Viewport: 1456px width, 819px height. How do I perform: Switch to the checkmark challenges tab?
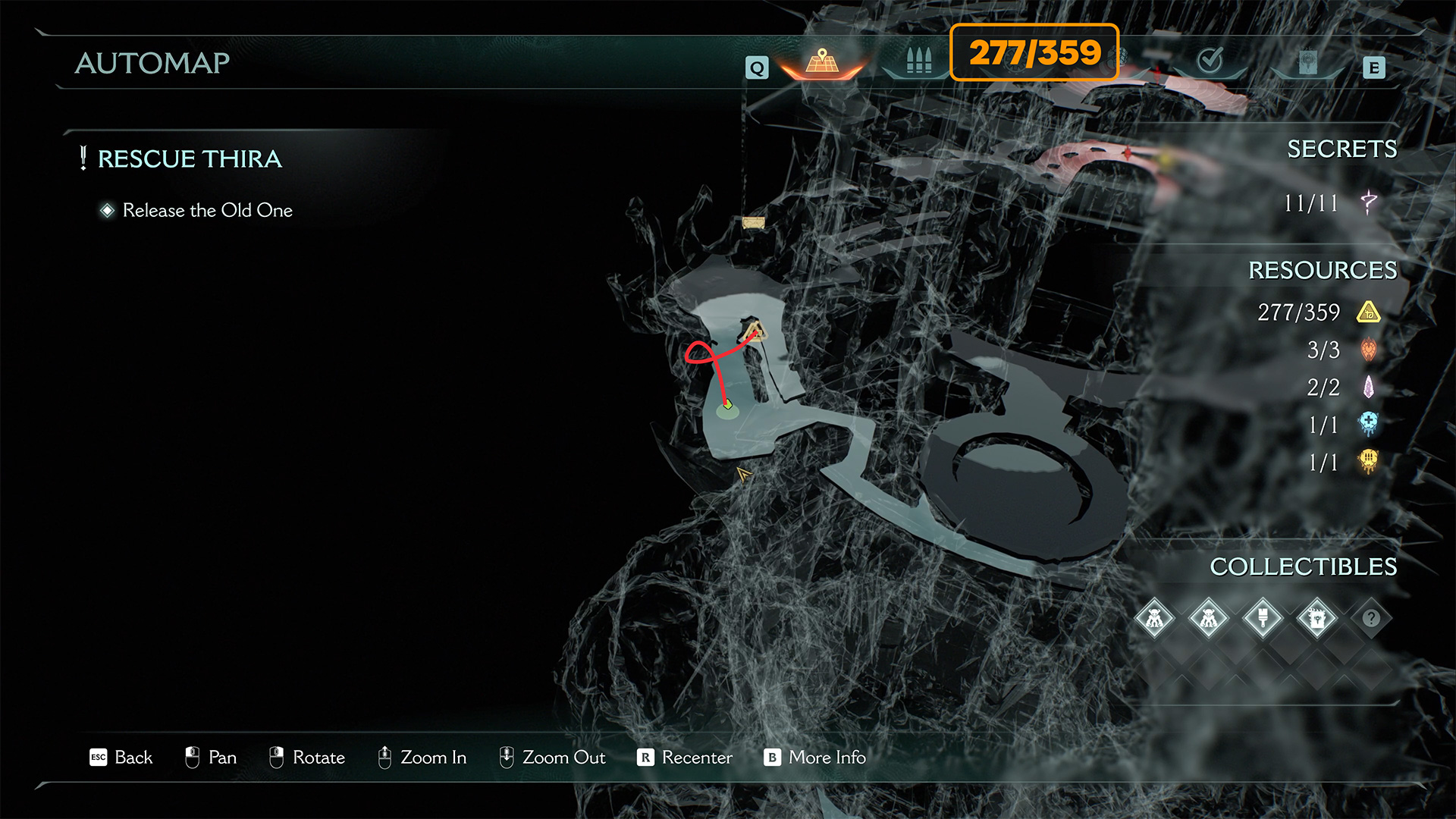point(1210,61)
